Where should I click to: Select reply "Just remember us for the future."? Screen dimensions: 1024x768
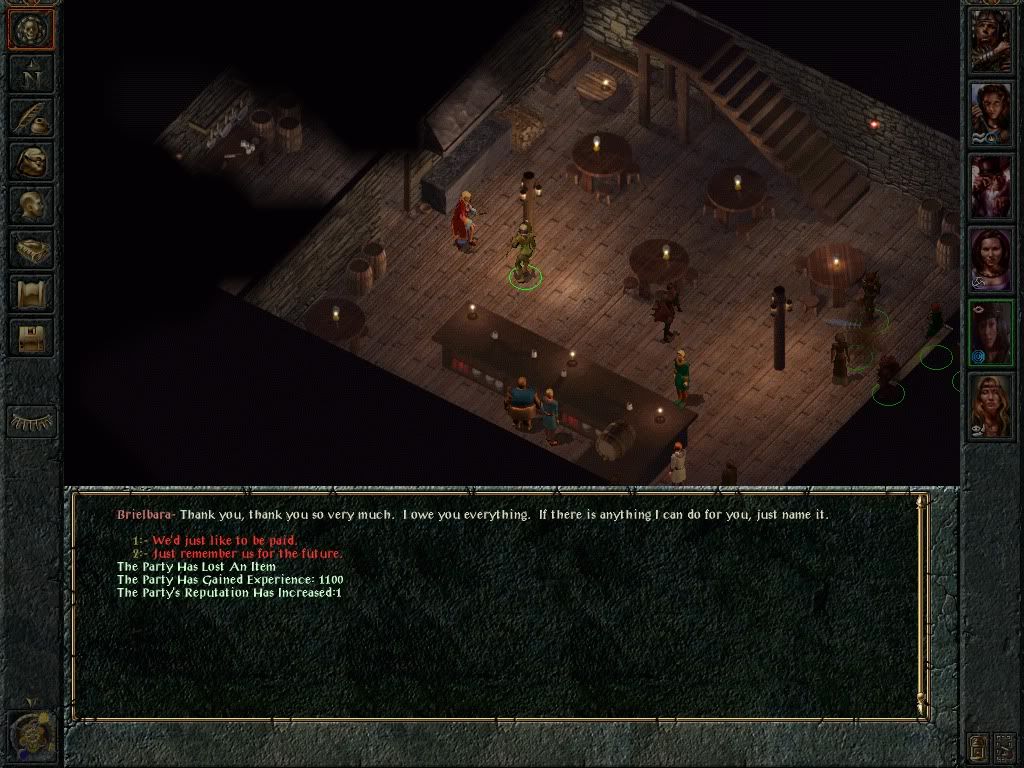[247, 554]
